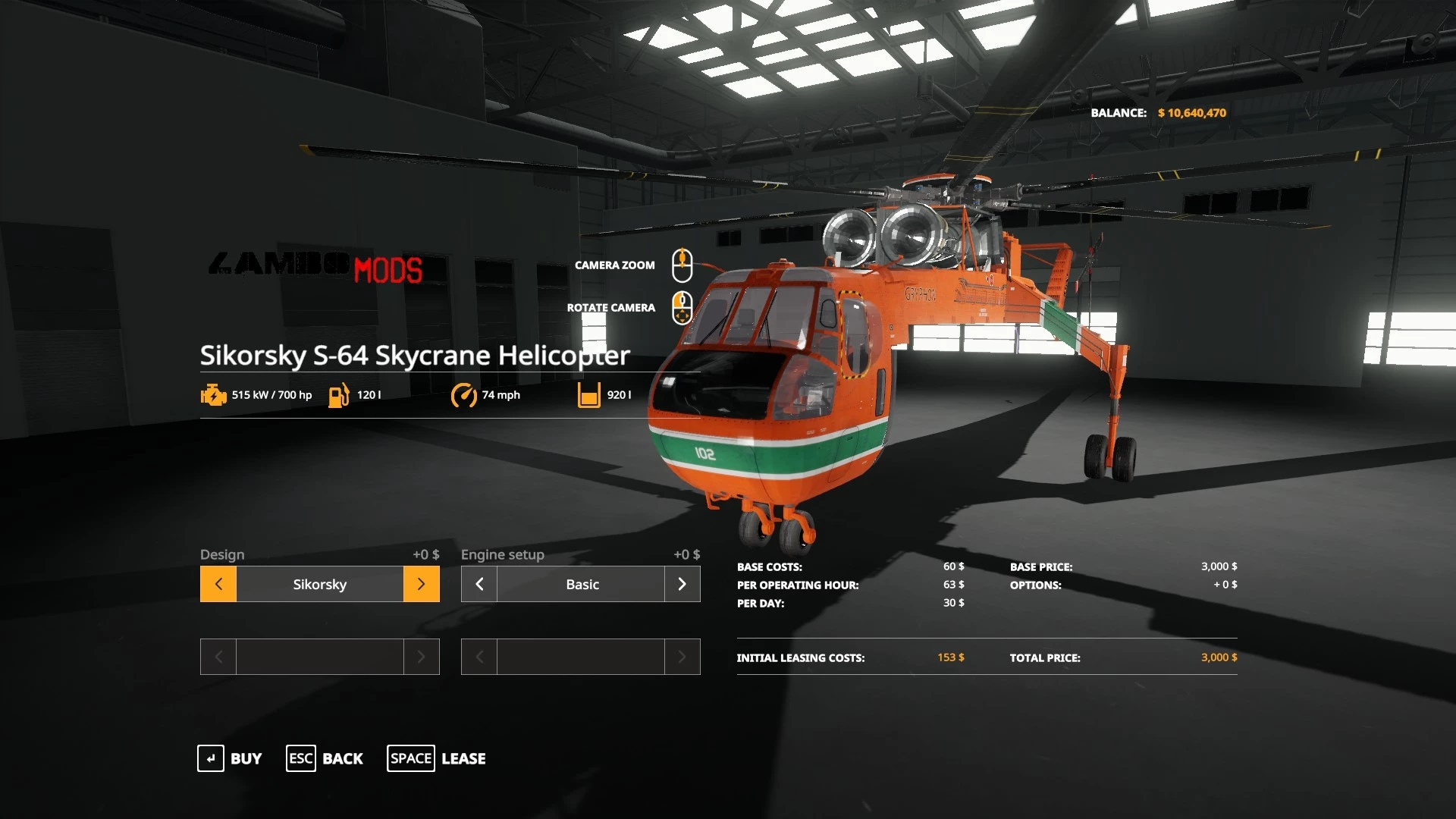Go back from the shop screen
1456x819 pixels.
(x=325, y=758)
